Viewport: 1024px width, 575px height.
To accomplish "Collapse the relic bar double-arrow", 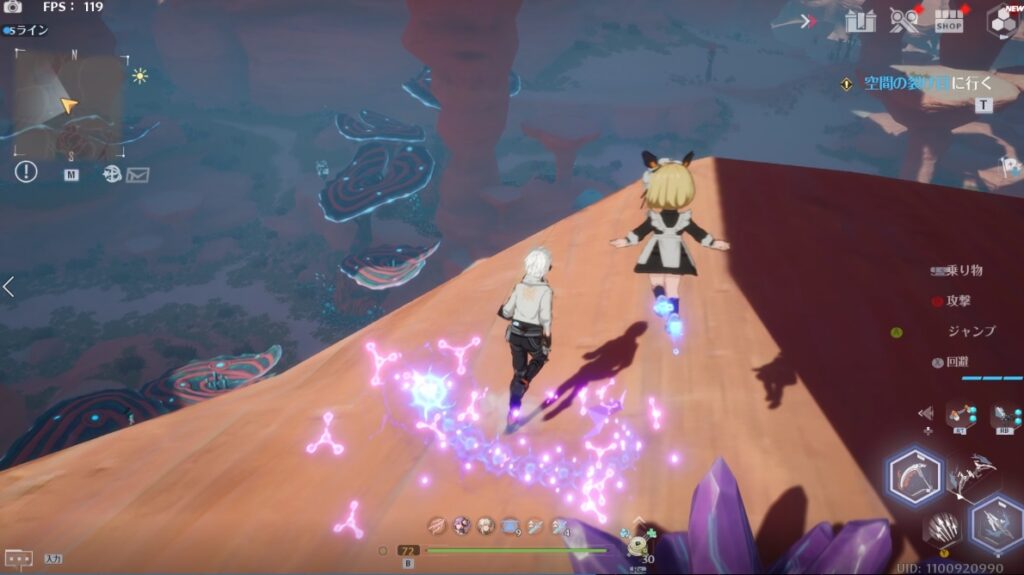I will 926,413.
